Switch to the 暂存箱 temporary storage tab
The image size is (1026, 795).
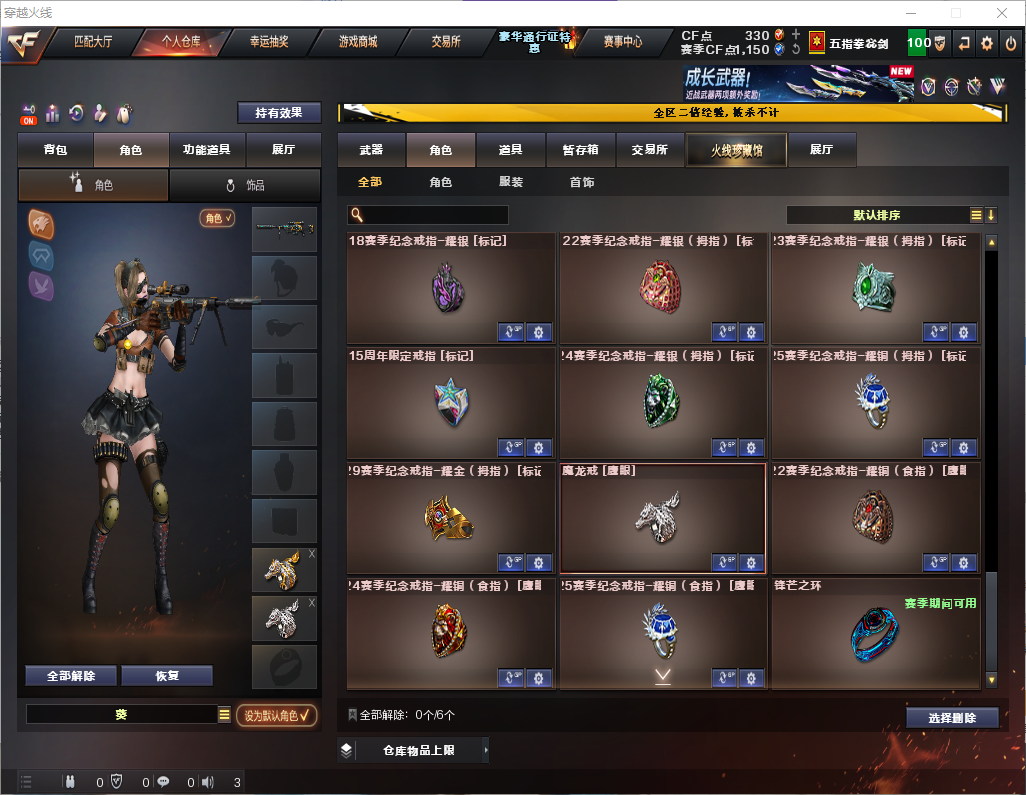click(x=580, y=150)
